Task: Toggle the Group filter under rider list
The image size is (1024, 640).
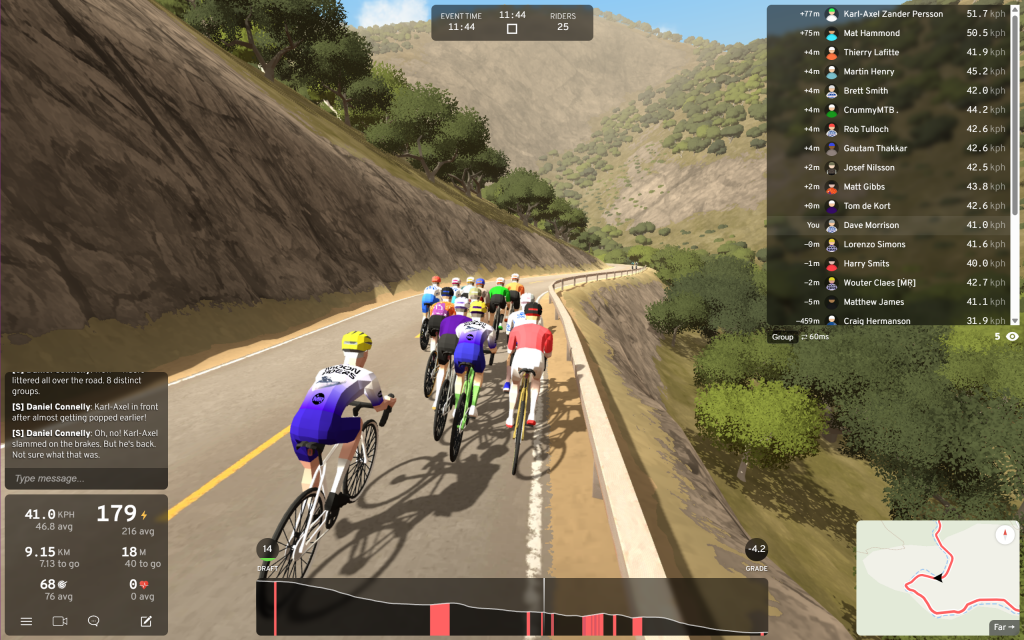Action: (x=782, y=337)
